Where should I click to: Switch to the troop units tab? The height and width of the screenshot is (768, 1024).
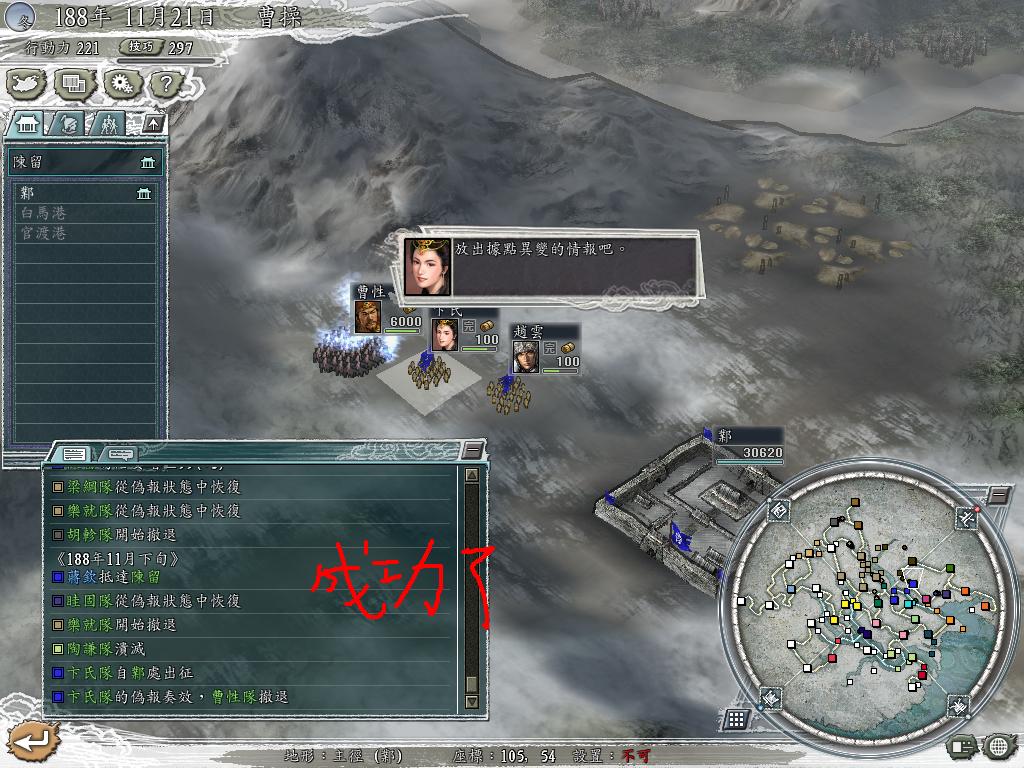108,123
